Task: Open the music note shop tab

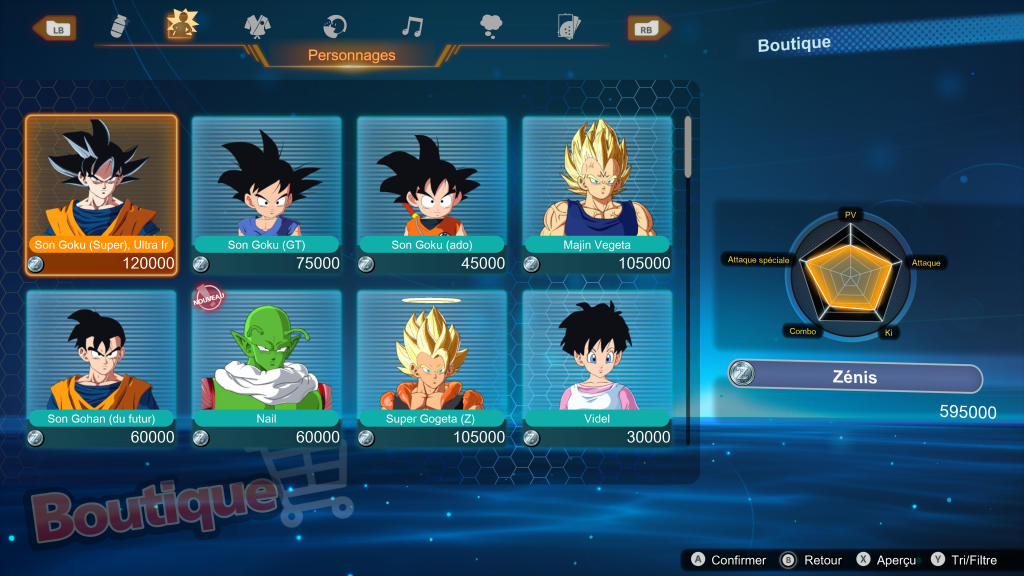Action: pos(412,27)
